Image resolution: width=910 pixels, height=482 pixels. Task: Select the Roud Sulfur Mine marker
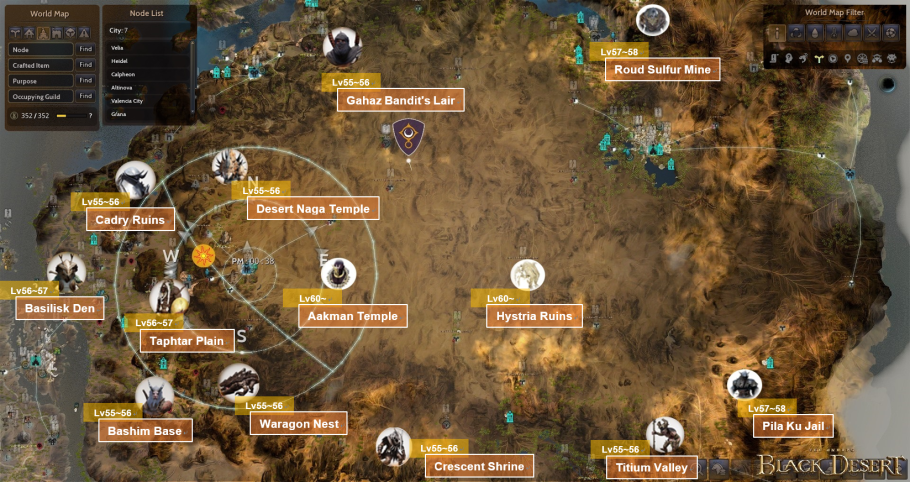pos(653,20)
